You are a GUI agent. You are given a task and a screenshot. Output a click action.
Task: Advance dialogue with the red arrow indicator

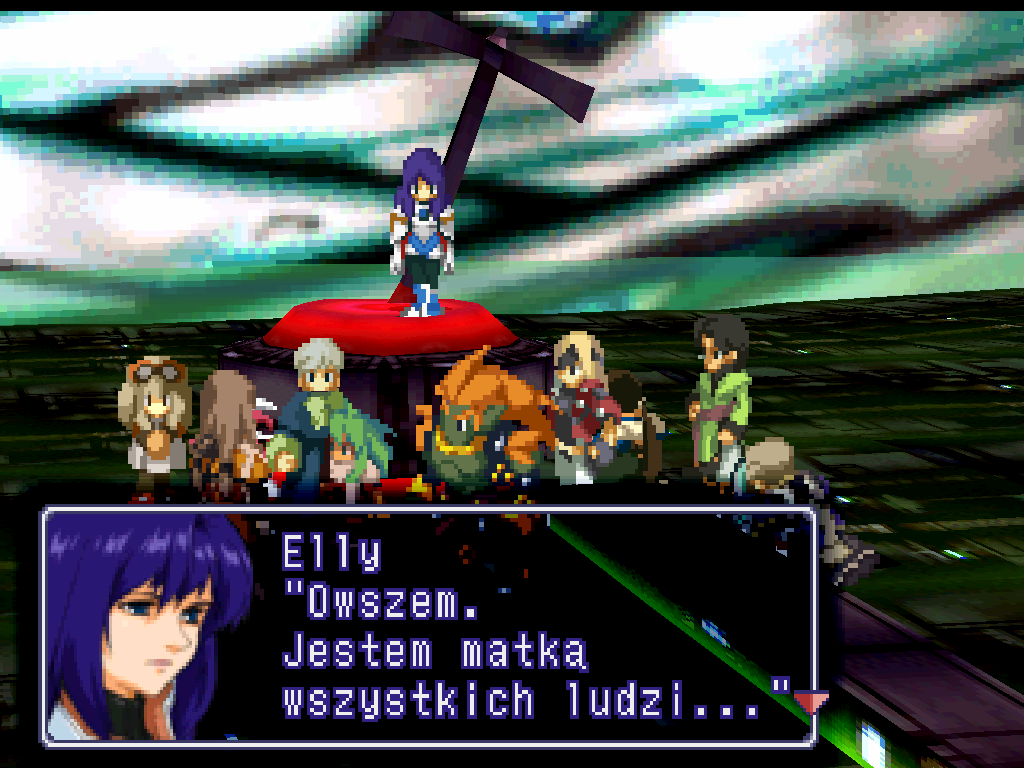[809, 703]
